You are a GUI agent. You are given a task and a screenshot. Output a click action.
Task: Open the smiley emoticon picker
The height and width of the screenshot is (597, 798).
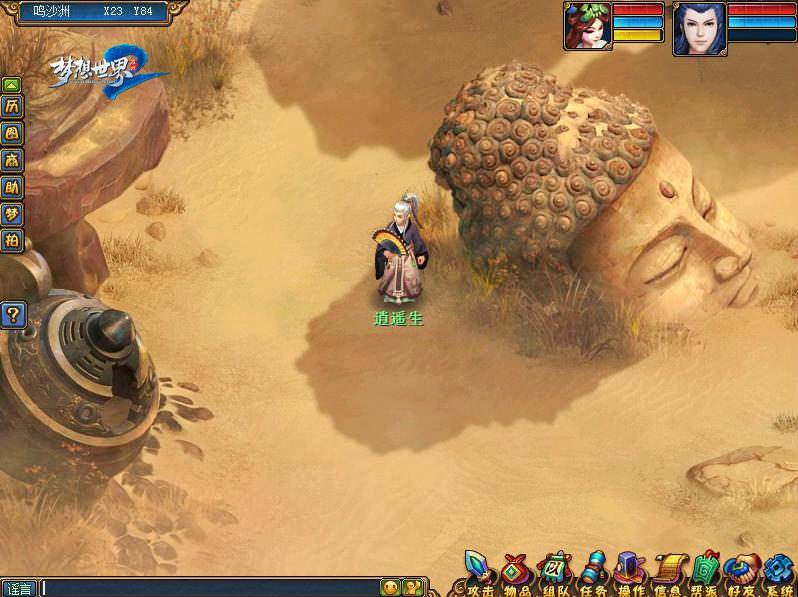click(x=390, y=588)
